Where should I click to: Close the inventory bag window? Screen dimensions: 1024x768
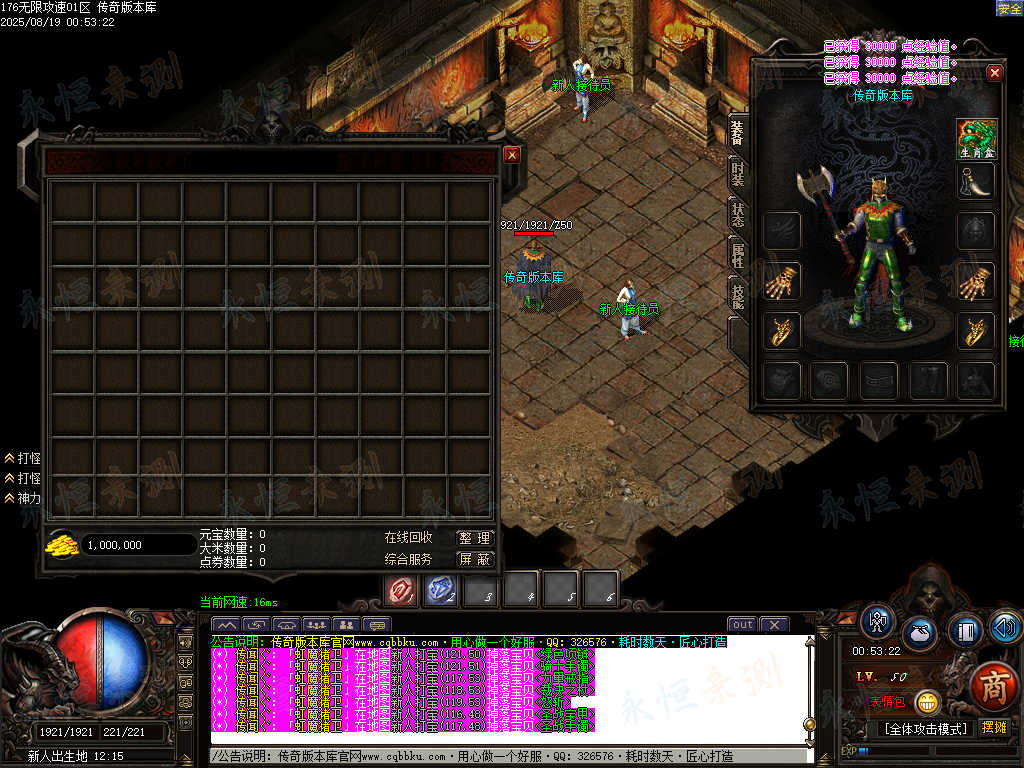pyautogui.click(x=511, y=155)
